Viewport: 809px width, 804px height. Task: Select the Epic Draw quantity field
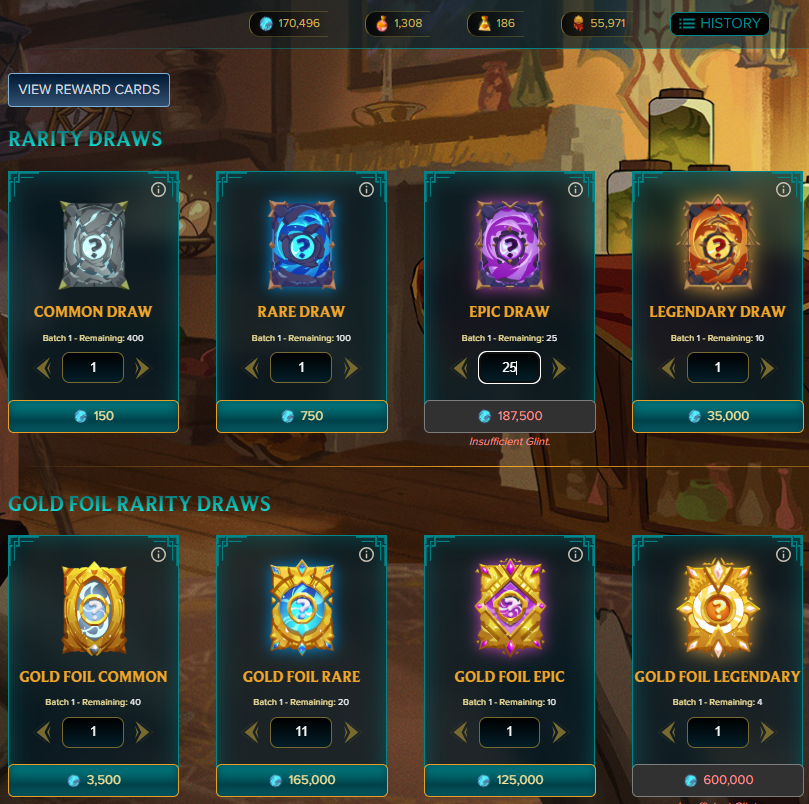coord(509,368)
